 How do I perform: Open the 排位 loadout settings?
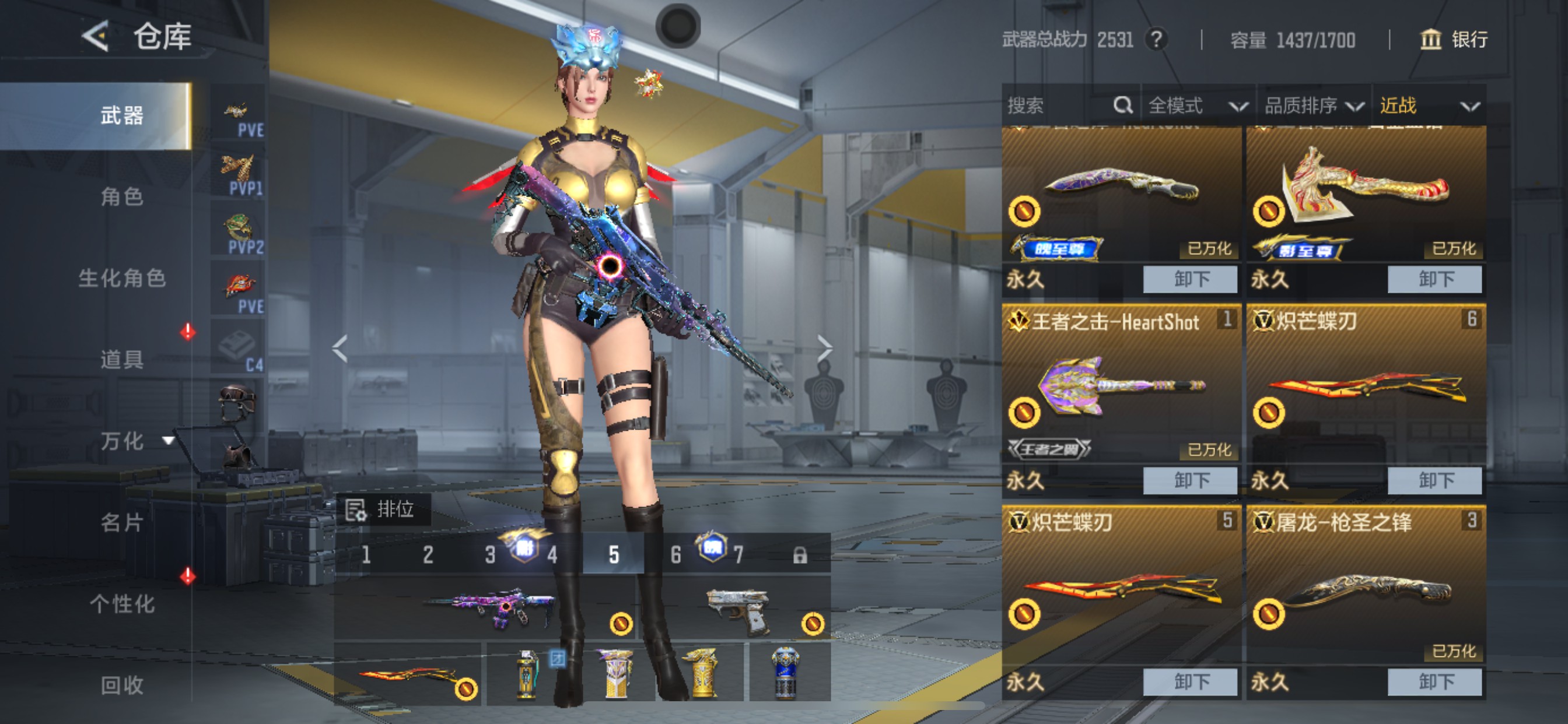click(x=382, y=509)
